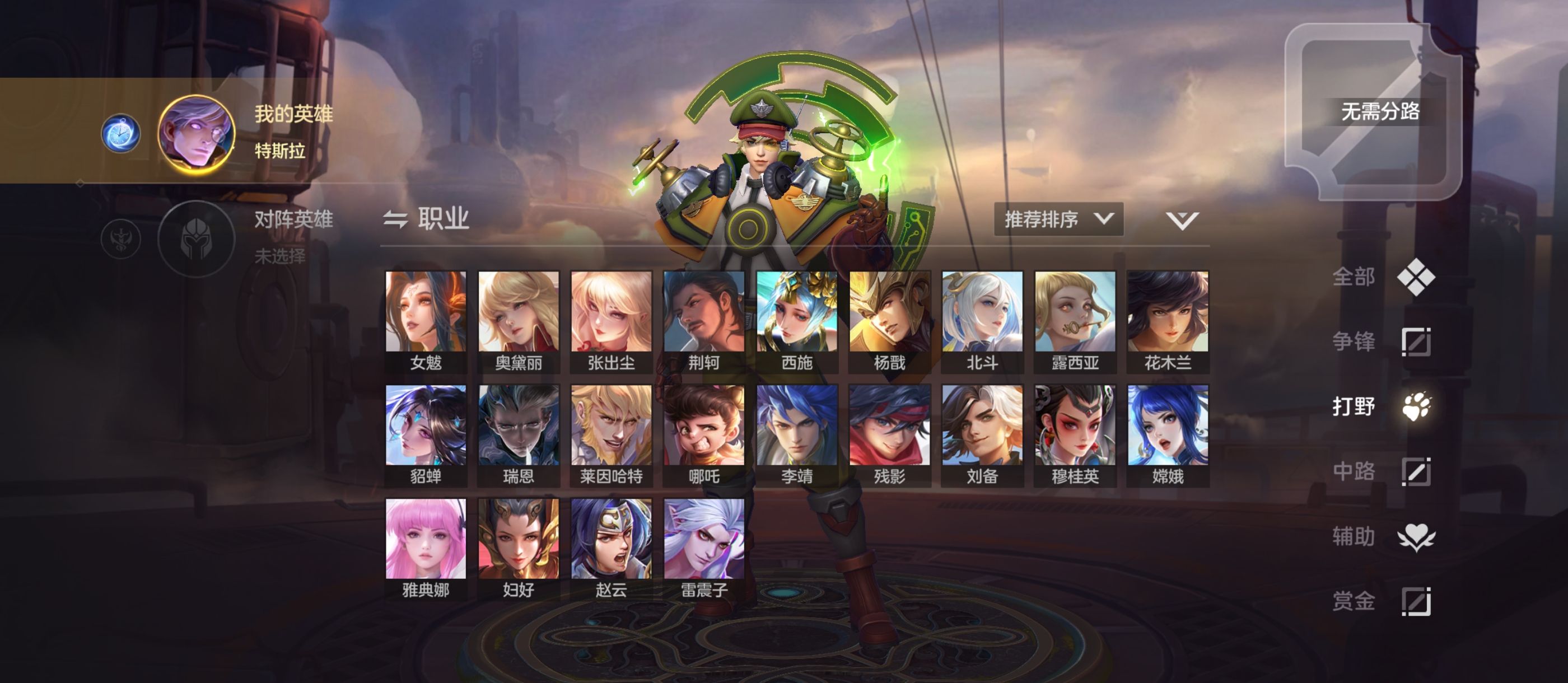Toggle the 职业 class swap filter
The image size is (1568, 683).
(426, 219)
